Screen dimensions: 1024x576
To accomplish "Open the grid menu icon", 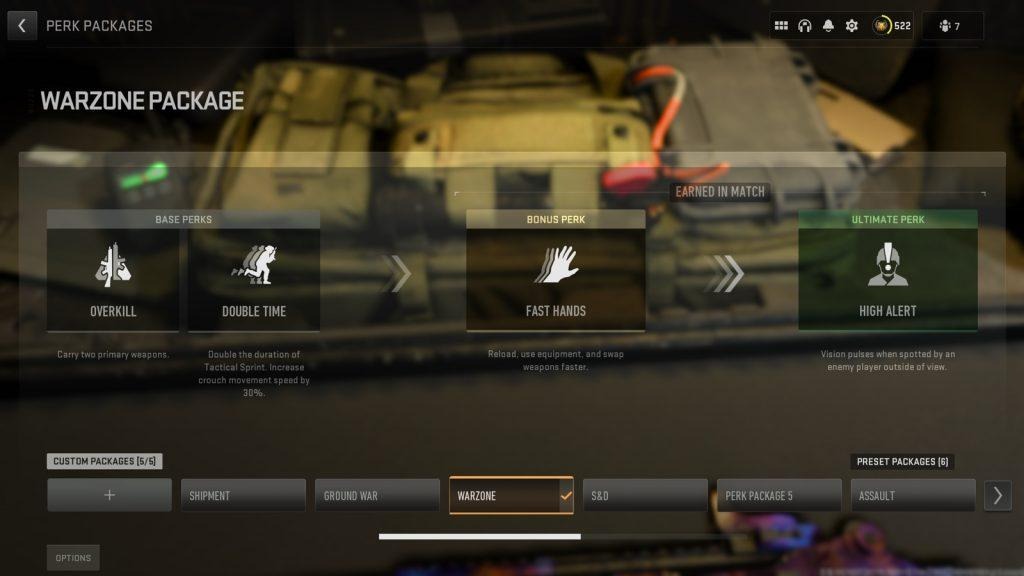I will [782, 26].
